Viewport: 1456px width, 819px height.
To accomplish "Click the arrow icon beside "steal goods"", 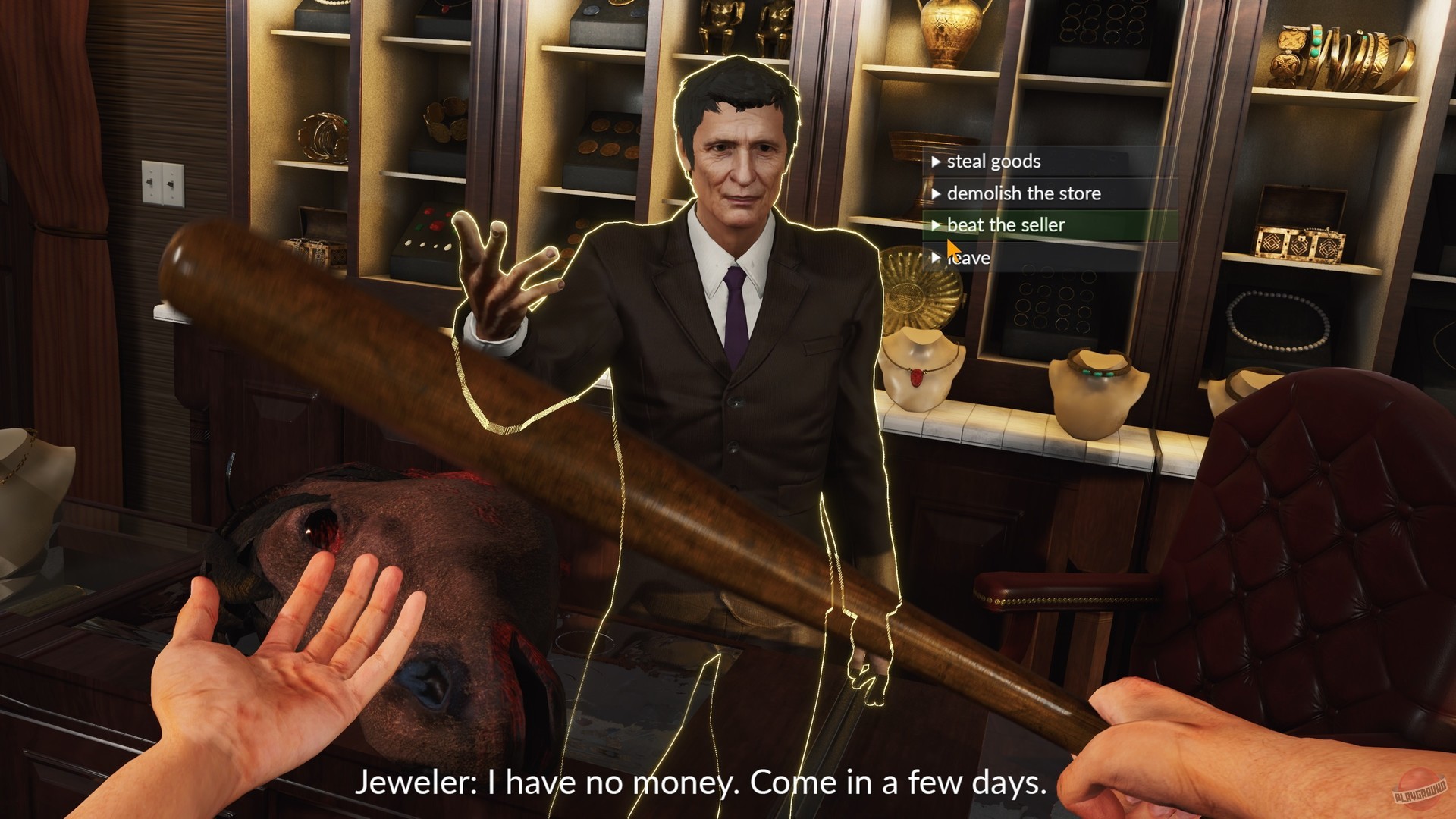I will [936, 161].
